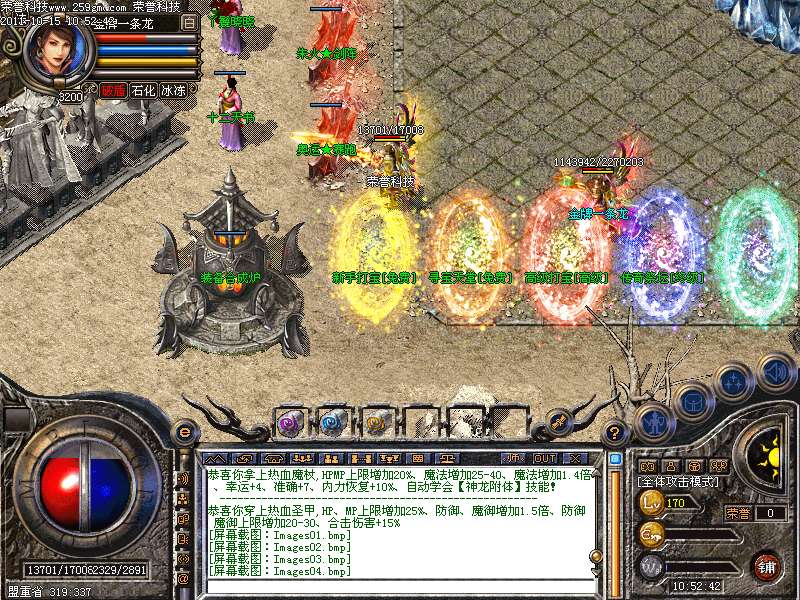Toggle the 石化 status button
Image resolution: width=800 pixels, height=600 pixels.
click(x=143, y=90)
